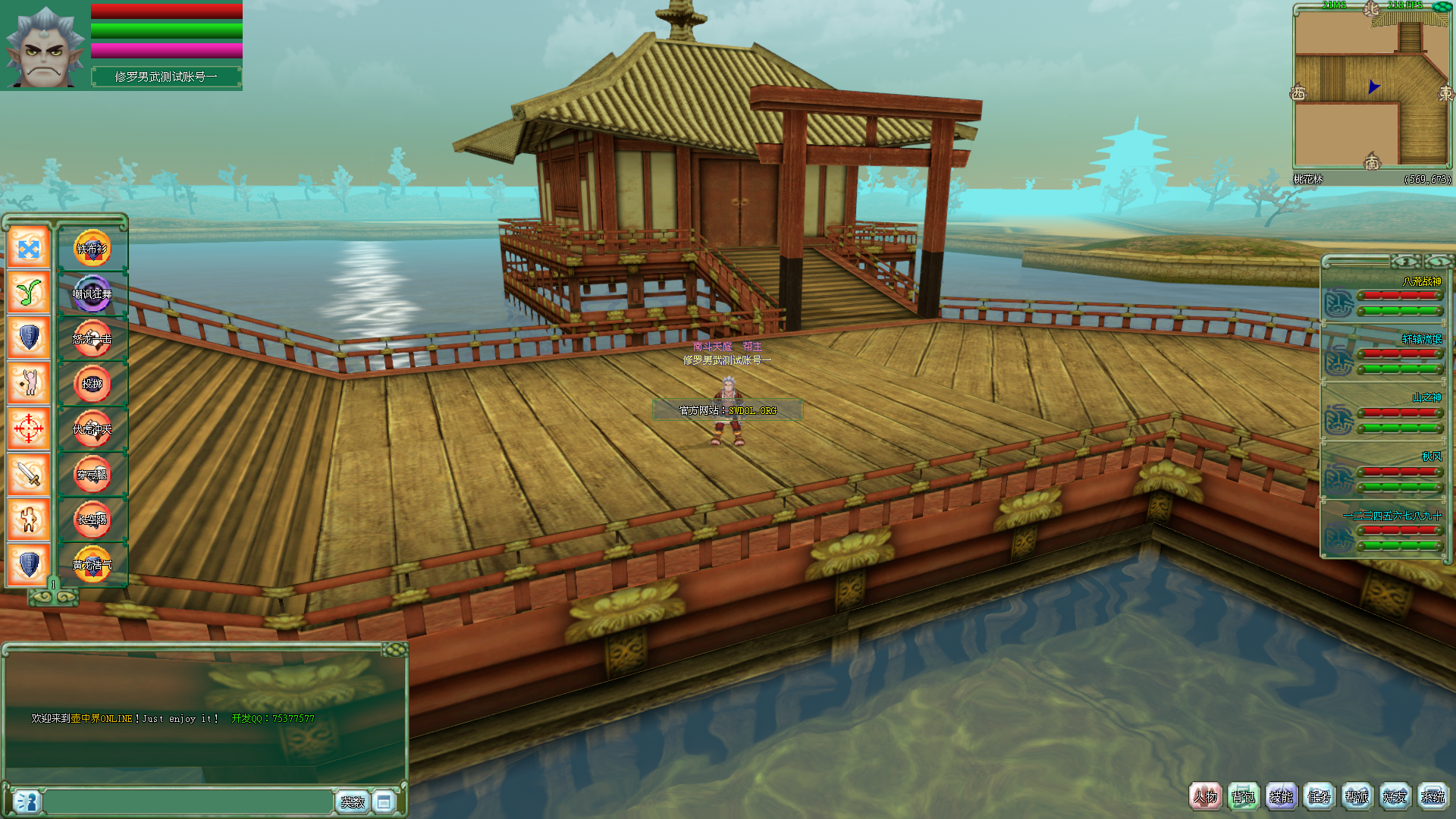Viewport: 1456px width, 819px height.
Task: Cast the 怒龙一击 skill
Action: pos(92,339)
